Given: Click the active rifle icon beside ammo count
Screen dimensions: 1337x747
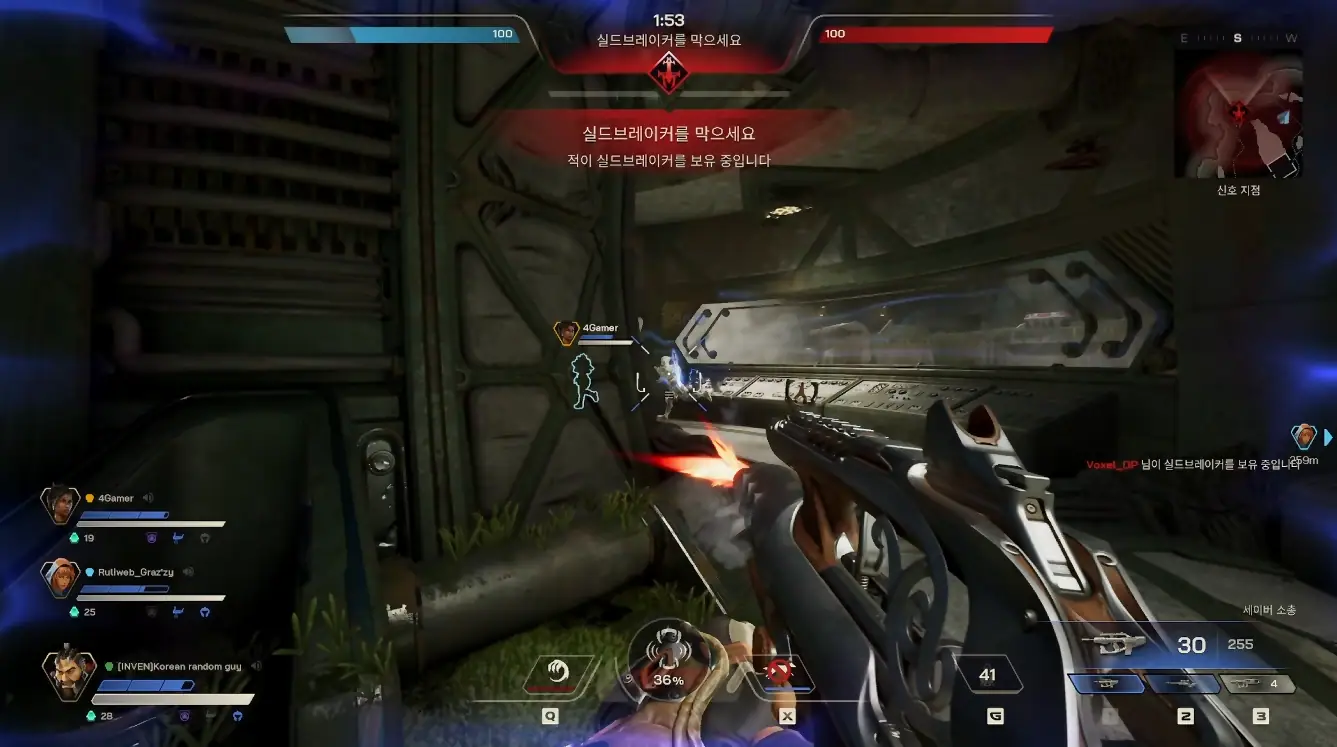Looking at the screenshot, I should tap(1118, 643).
